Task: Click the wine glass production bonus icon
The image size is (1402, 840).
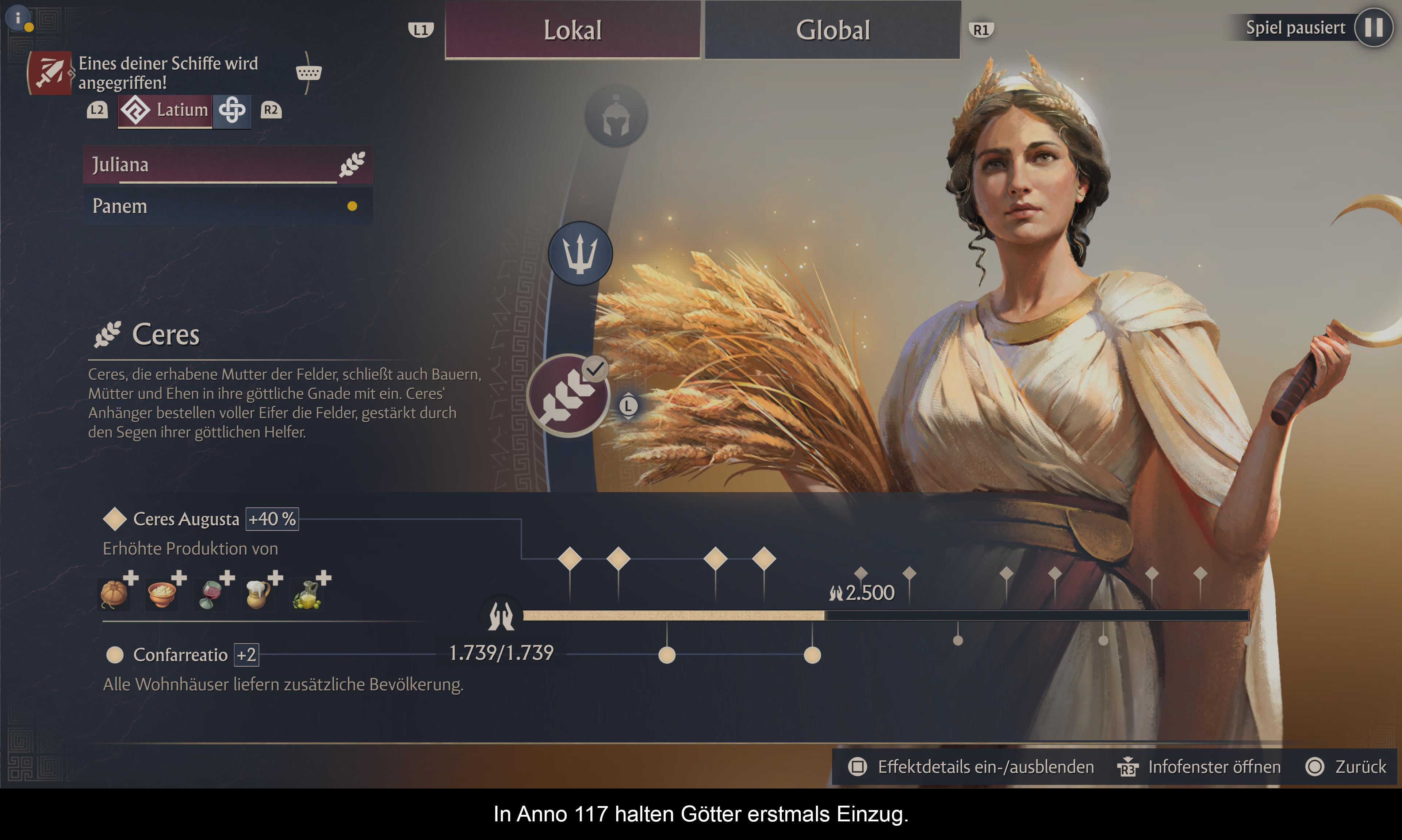Action: coord(211,594)
